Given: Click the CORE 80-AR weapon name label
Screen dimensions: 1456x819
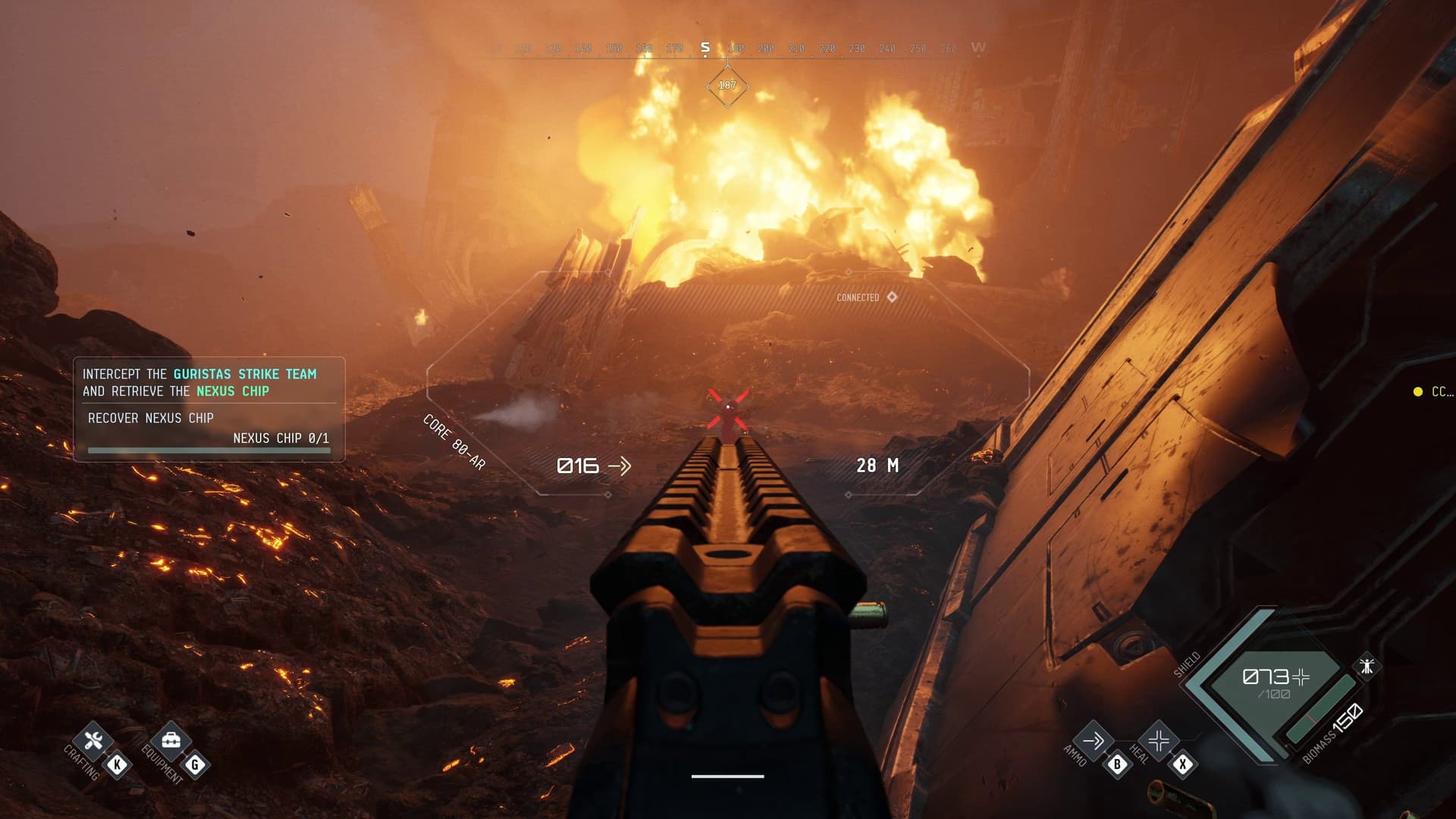Looking at the screenshot, I should coord(453,446).
